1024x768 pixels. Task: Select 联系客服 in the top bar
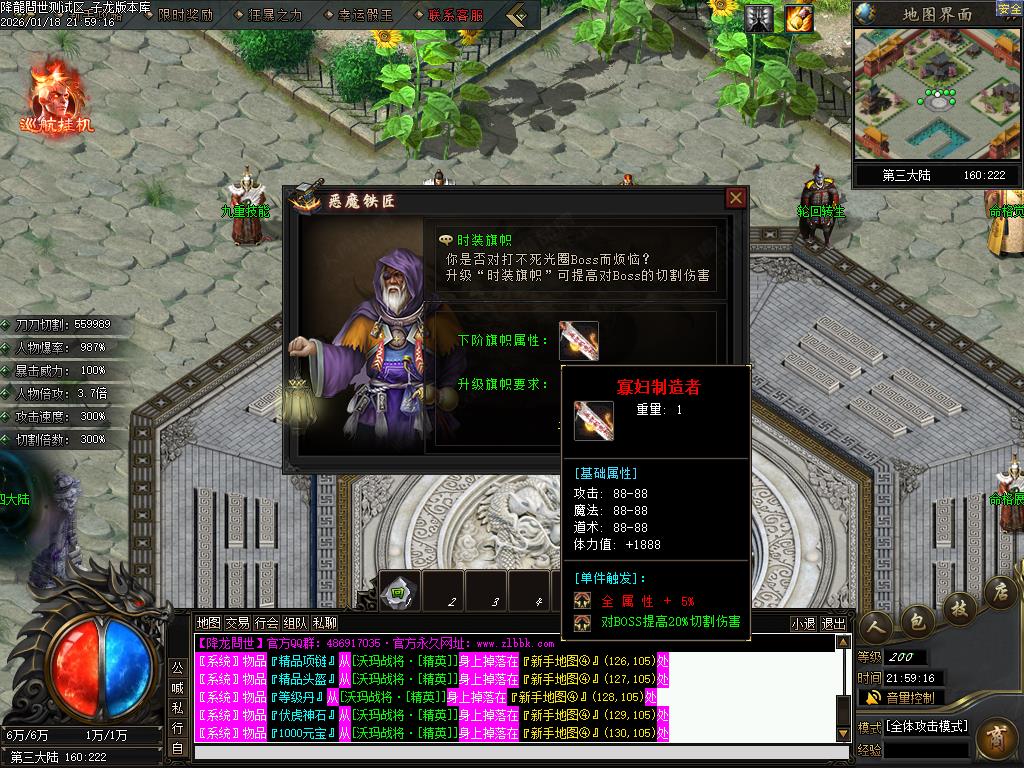(455, 15)
